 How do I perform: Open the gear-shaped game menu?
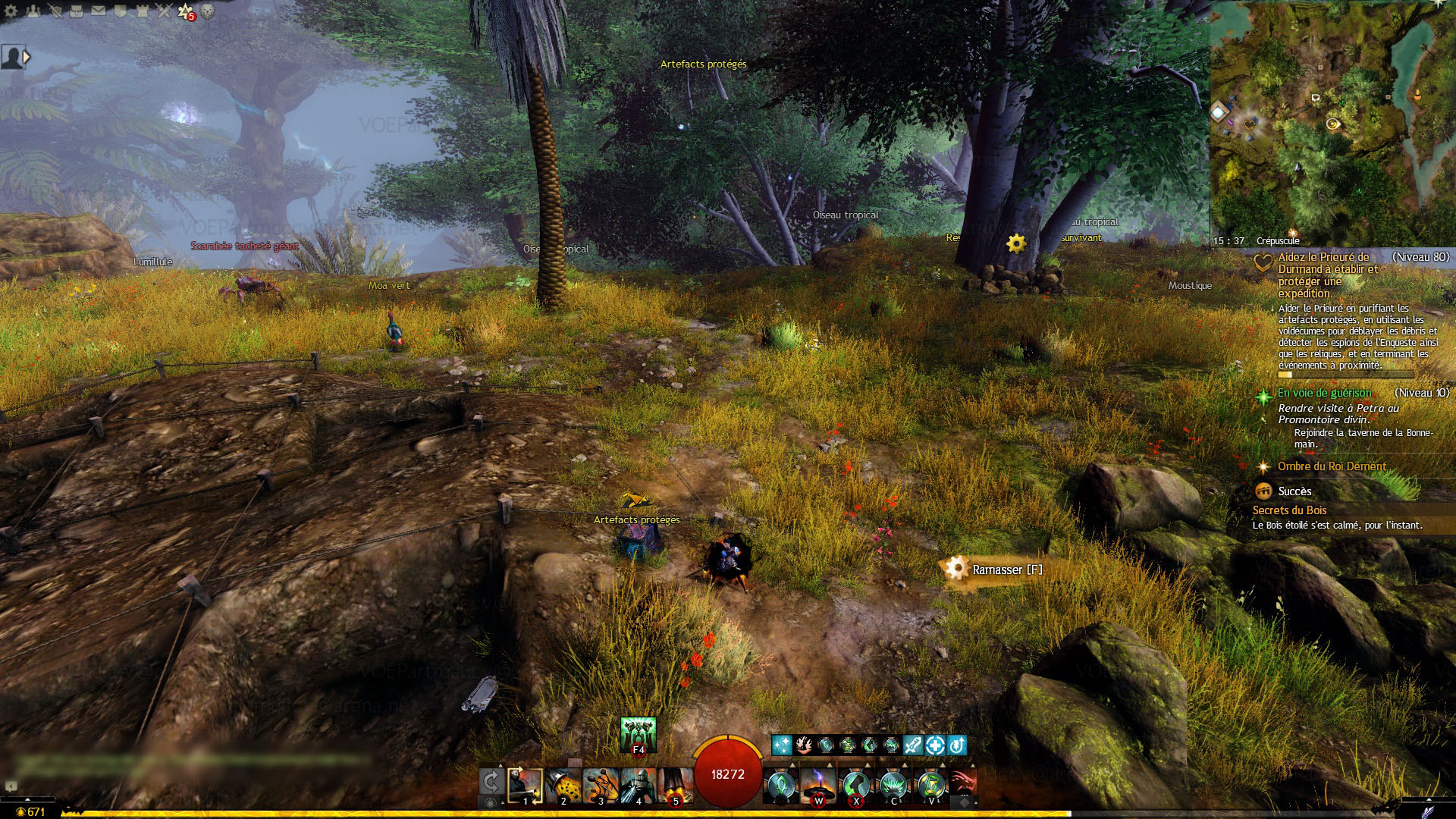(x=11, y=11)
